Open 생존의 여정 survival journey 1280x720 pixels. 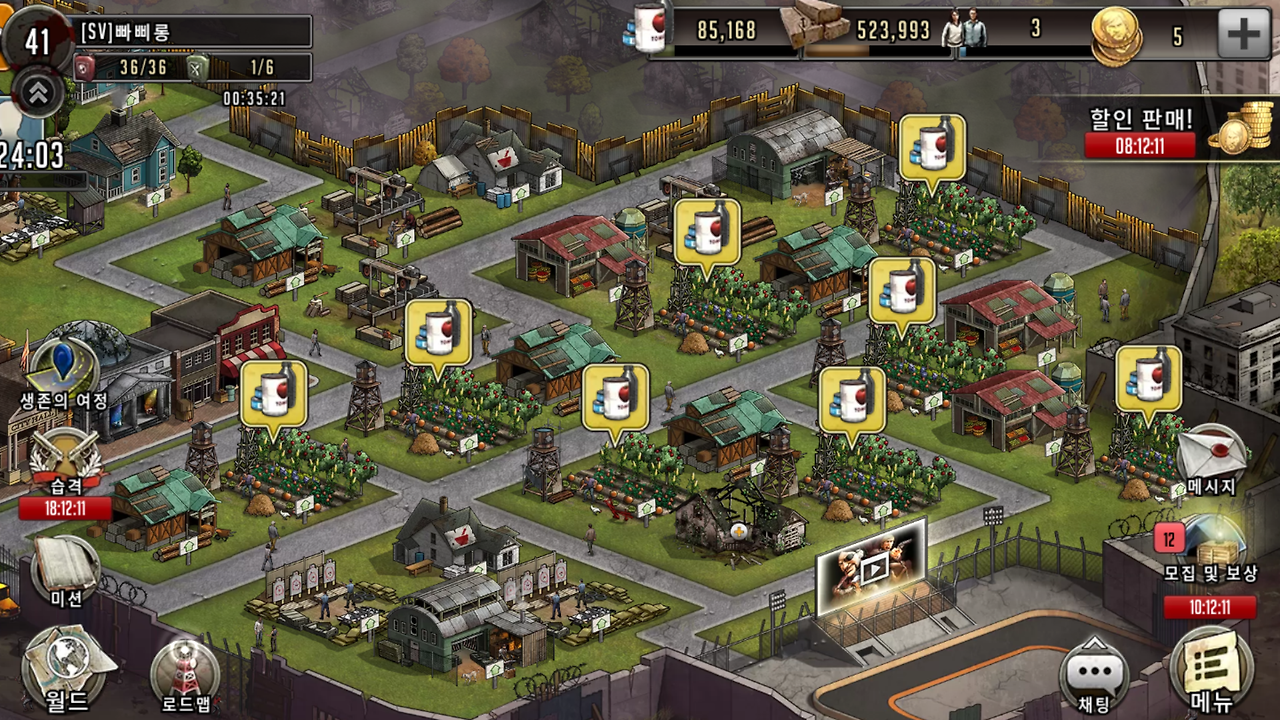[64, 370]
